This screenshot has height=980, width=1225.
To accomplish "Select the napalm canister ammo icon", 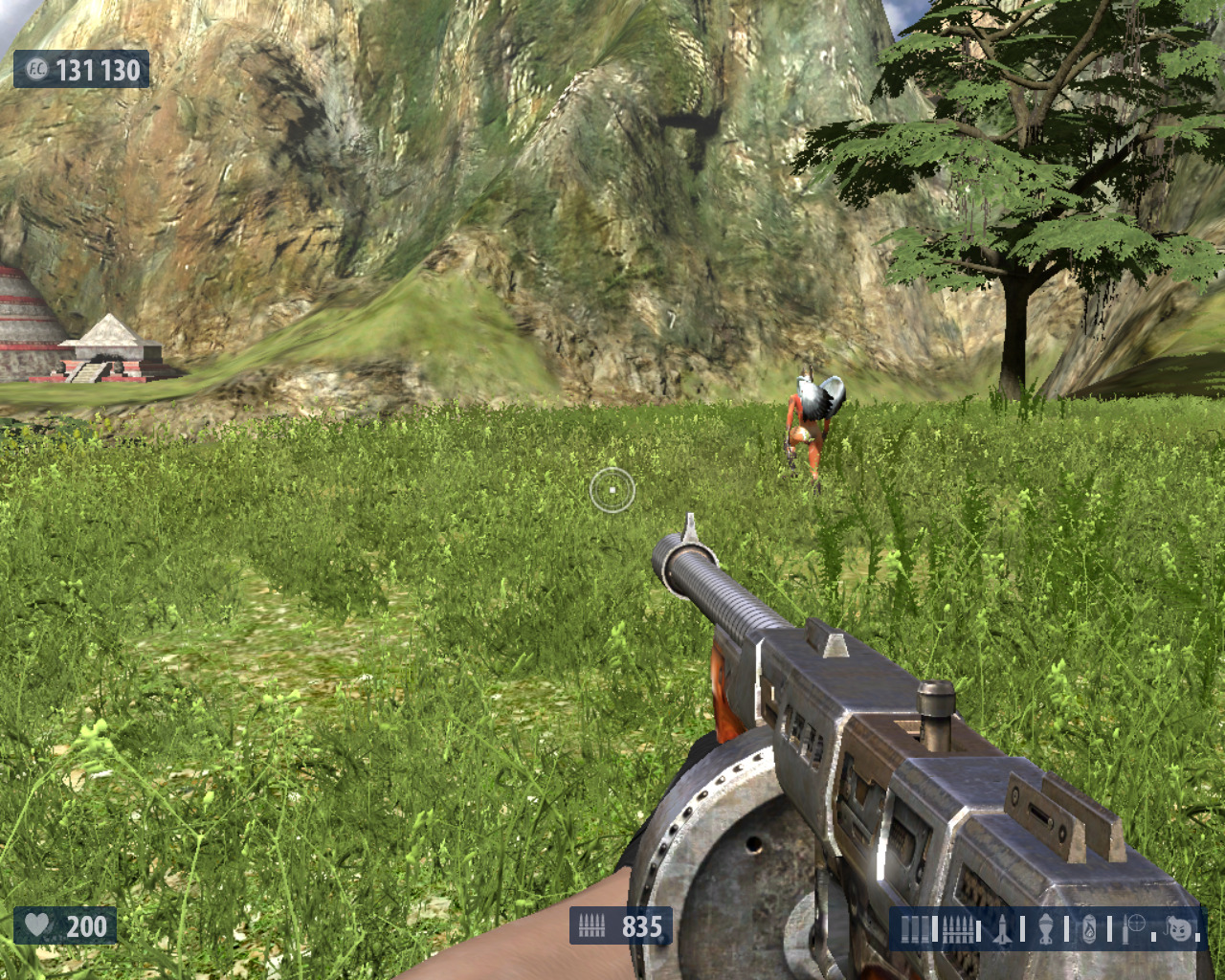I will pyautogui.click(x=1089, y=929).
